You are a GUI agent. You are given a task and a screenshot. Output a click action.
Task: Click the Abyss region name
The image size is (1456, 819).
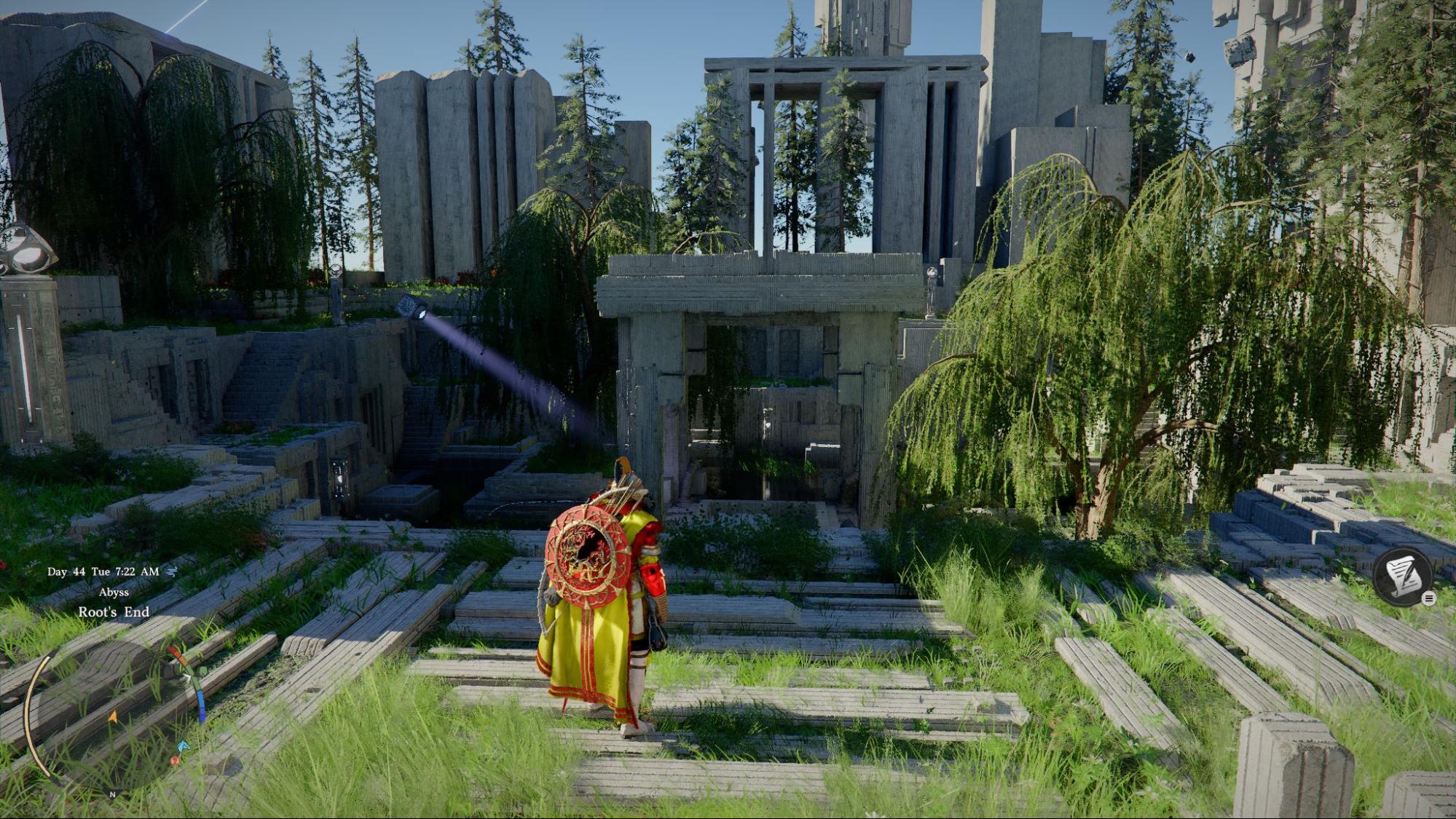tap(114, 593)
